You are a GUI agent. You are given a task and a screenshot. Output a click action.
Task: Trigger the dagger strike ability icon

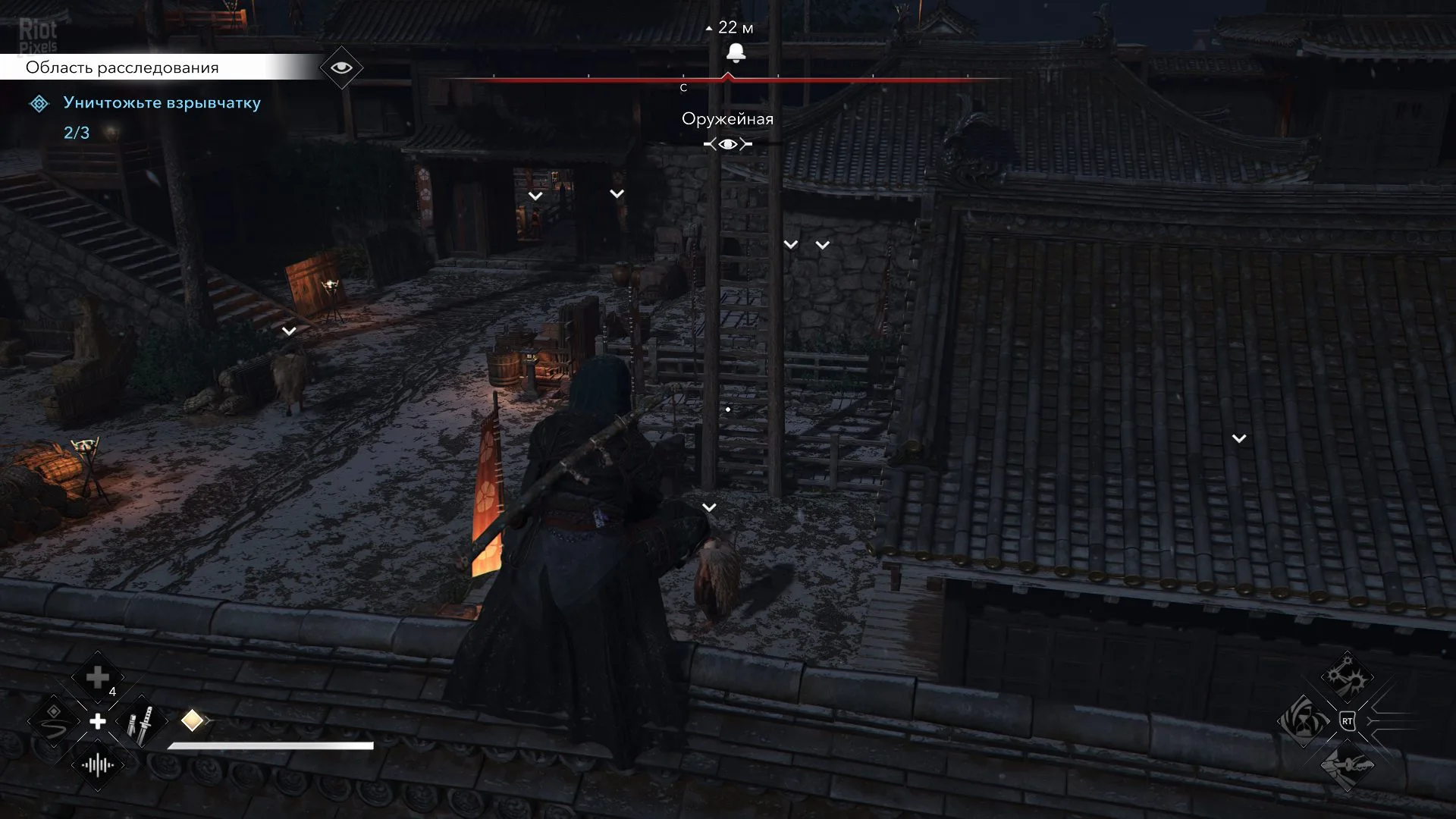(x=1348, y=764)
